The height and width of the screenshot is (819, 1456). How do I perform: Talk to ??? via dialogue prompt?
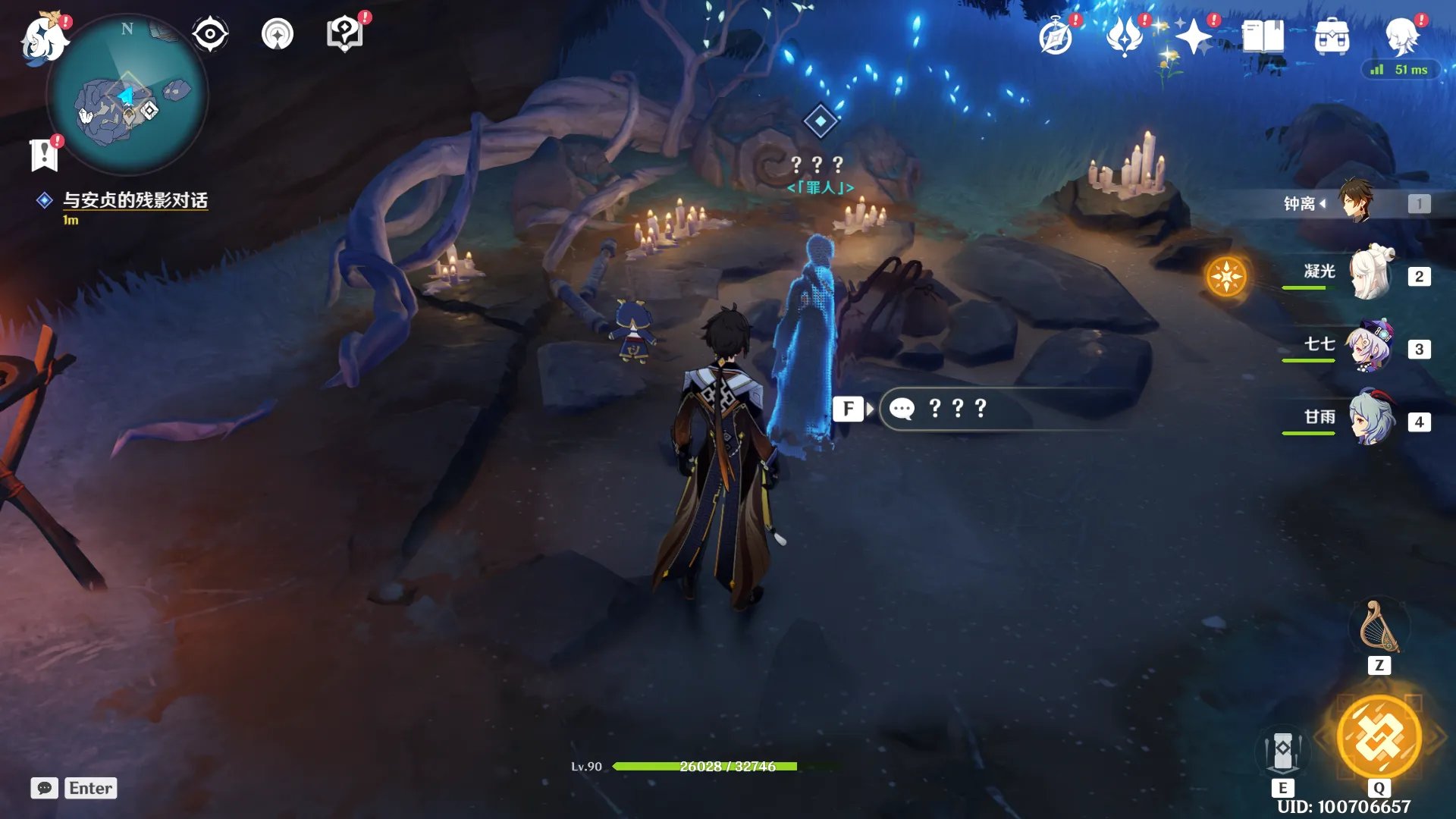point(957,409)
